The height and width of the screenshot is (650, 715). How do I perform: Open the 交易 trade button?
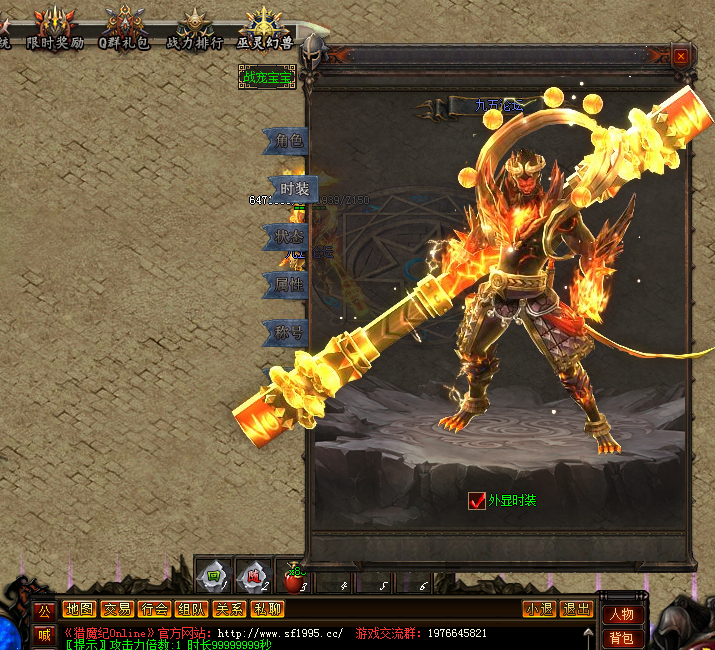pos(117,609)
